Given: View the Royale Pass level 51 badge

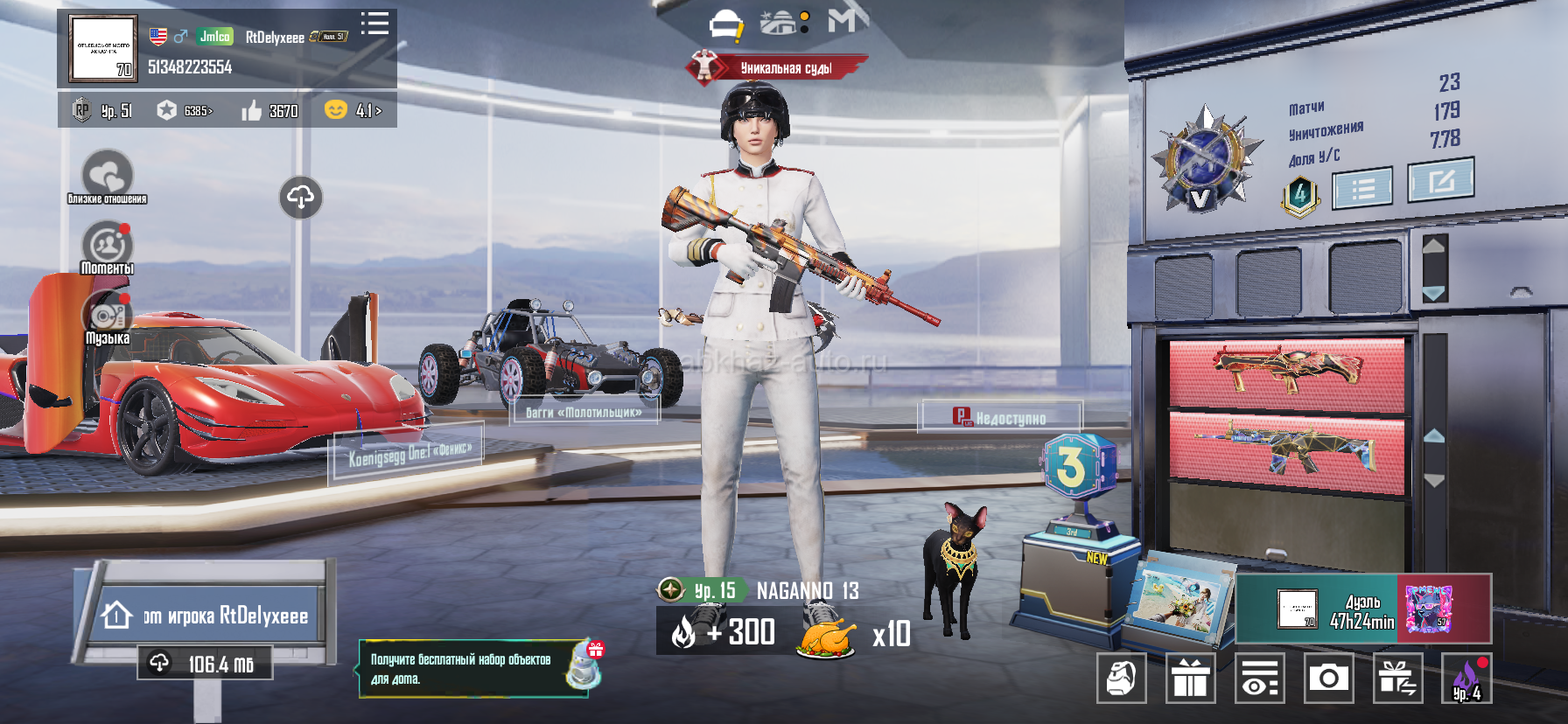Looking at the screenshot, I should pyautogui.click(x=101, y=111).
